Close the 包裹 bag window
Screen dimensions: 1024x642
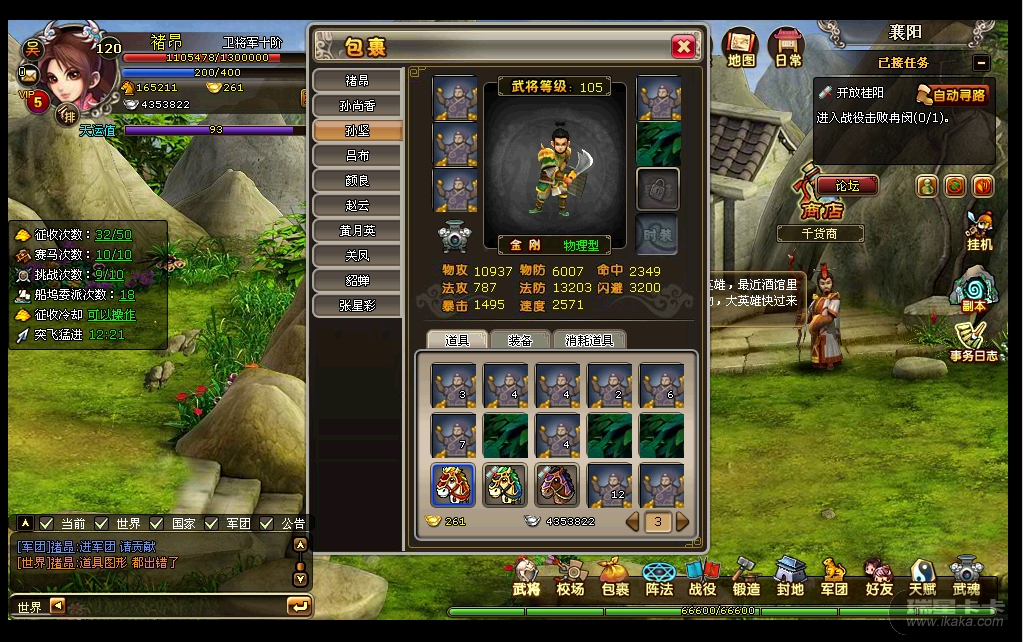coord(683,47)
